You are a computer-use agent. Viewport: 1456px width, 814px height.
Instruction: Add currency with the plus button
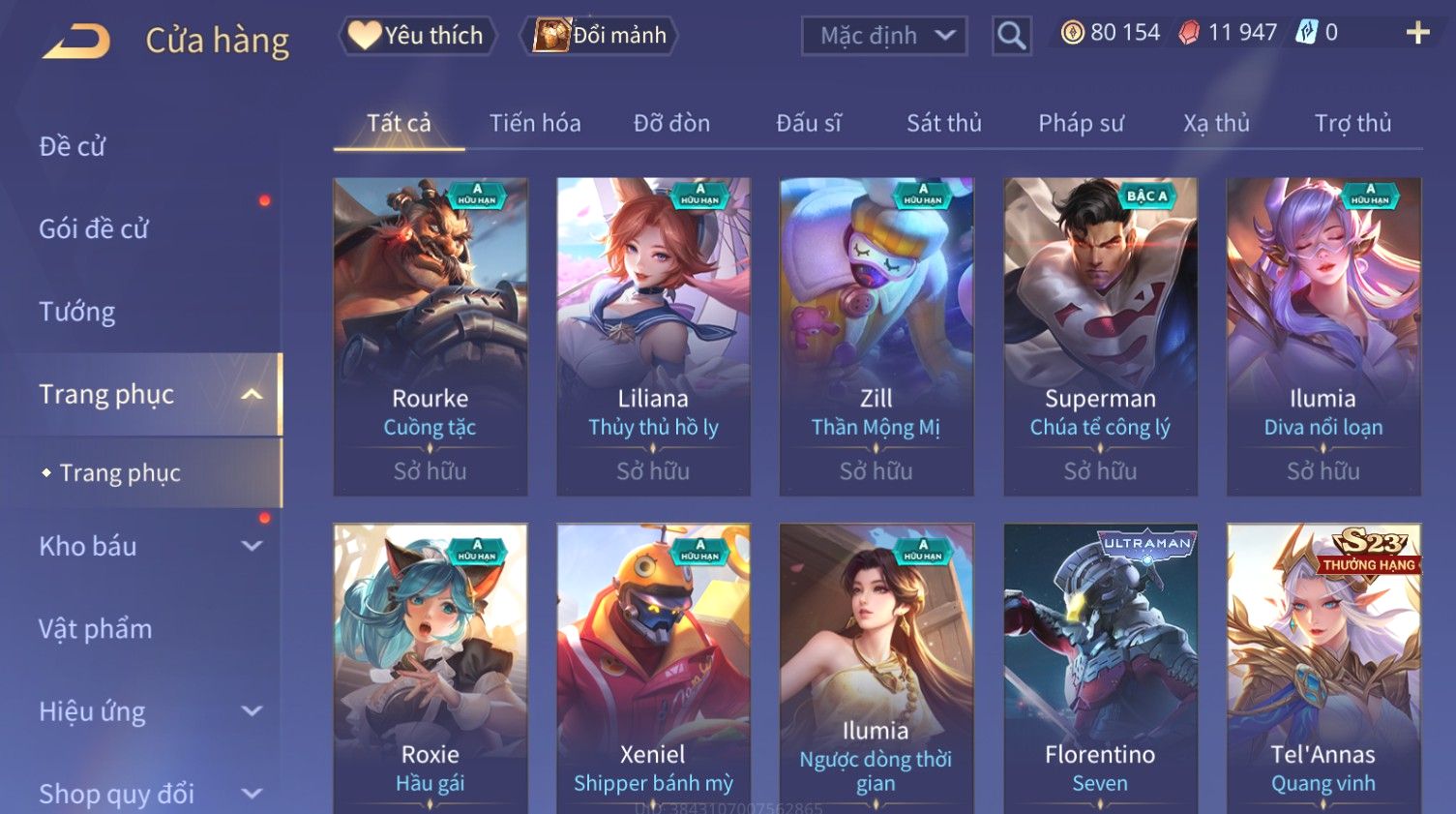pos(1417,34)
